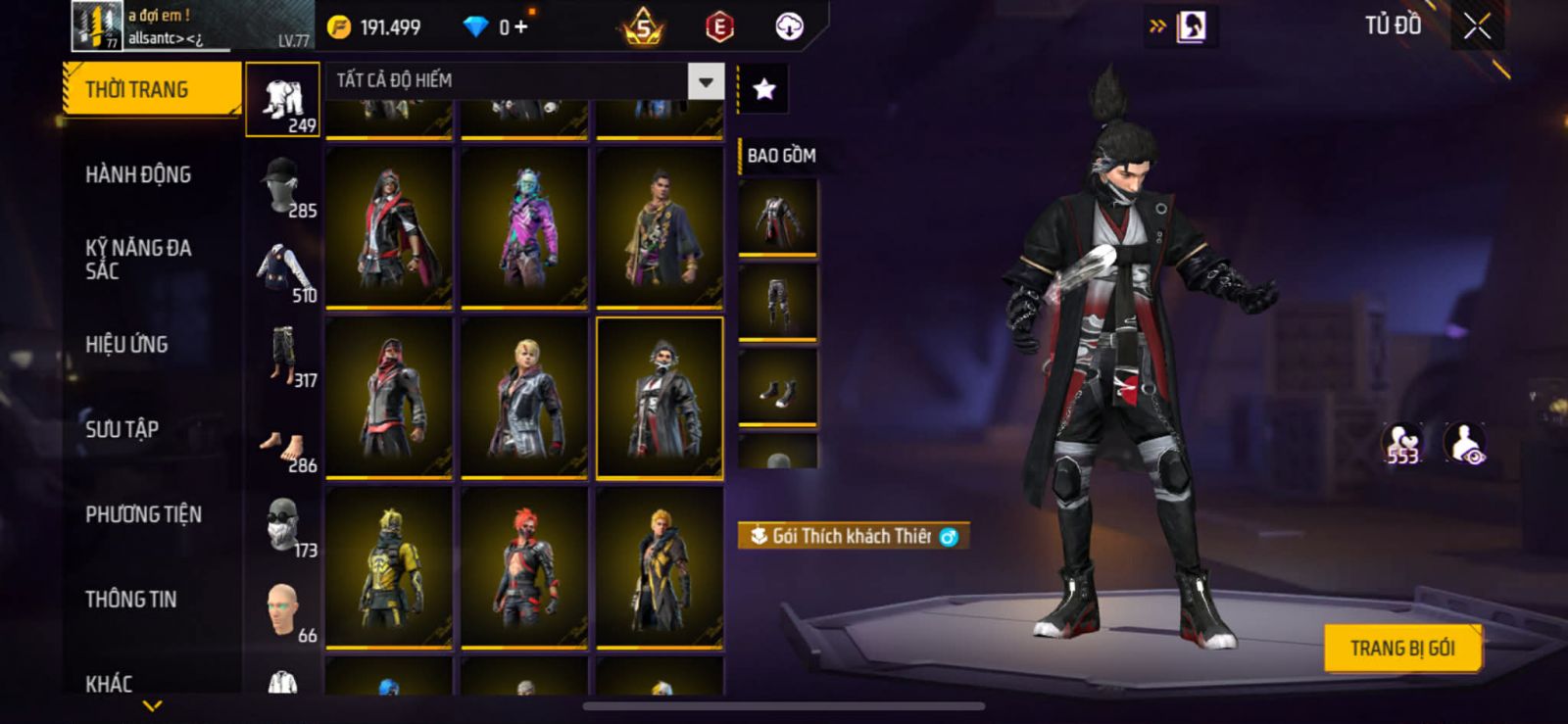Viewport: 1568px width, 724px height.
Task: Choose the hat subcategory showing 285
Action: (x=283, y=185)
